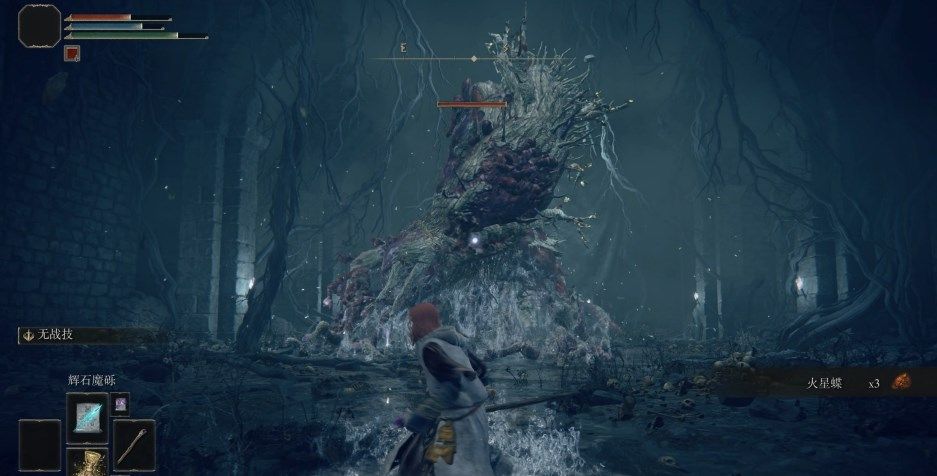Select the golden flask item slot
Image resolution: width=937 pixels, height=476 pixels.
(x=87, y=463)
